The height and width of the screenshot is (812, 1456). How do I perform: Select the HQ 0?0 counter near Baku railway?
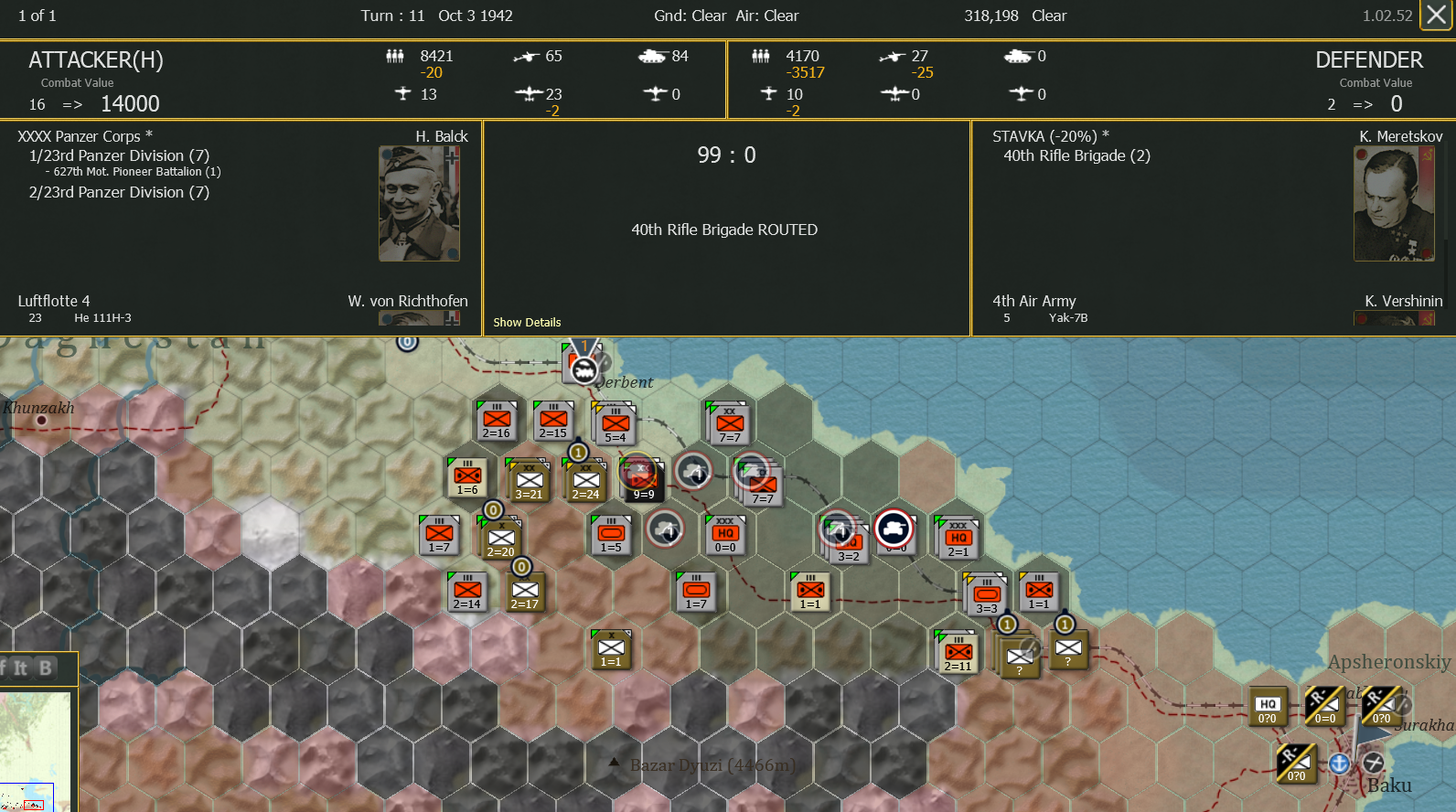[1268, 706]
